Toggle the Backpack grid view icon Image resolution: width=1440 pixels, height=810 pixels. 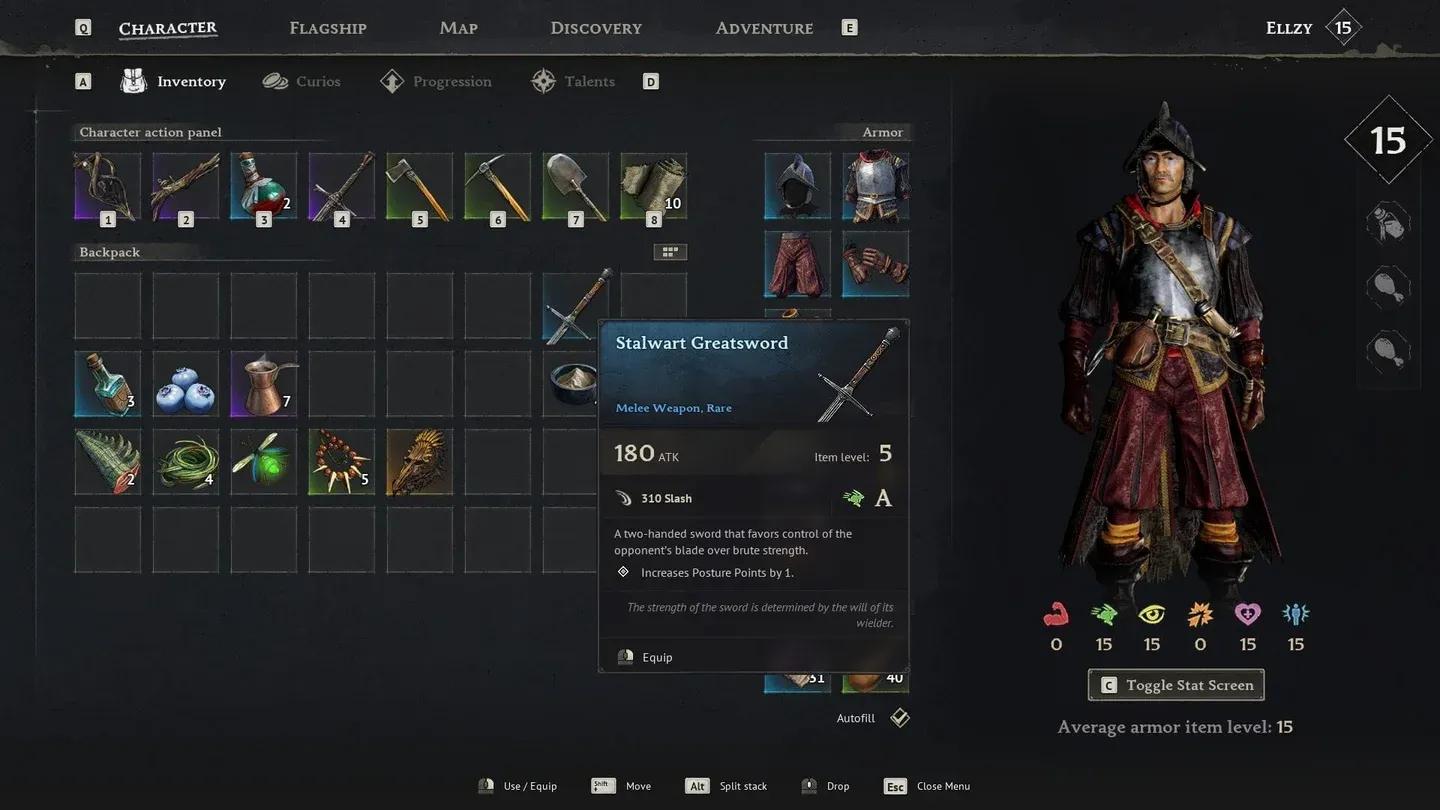pyautogui.click(x=670, y=251)
